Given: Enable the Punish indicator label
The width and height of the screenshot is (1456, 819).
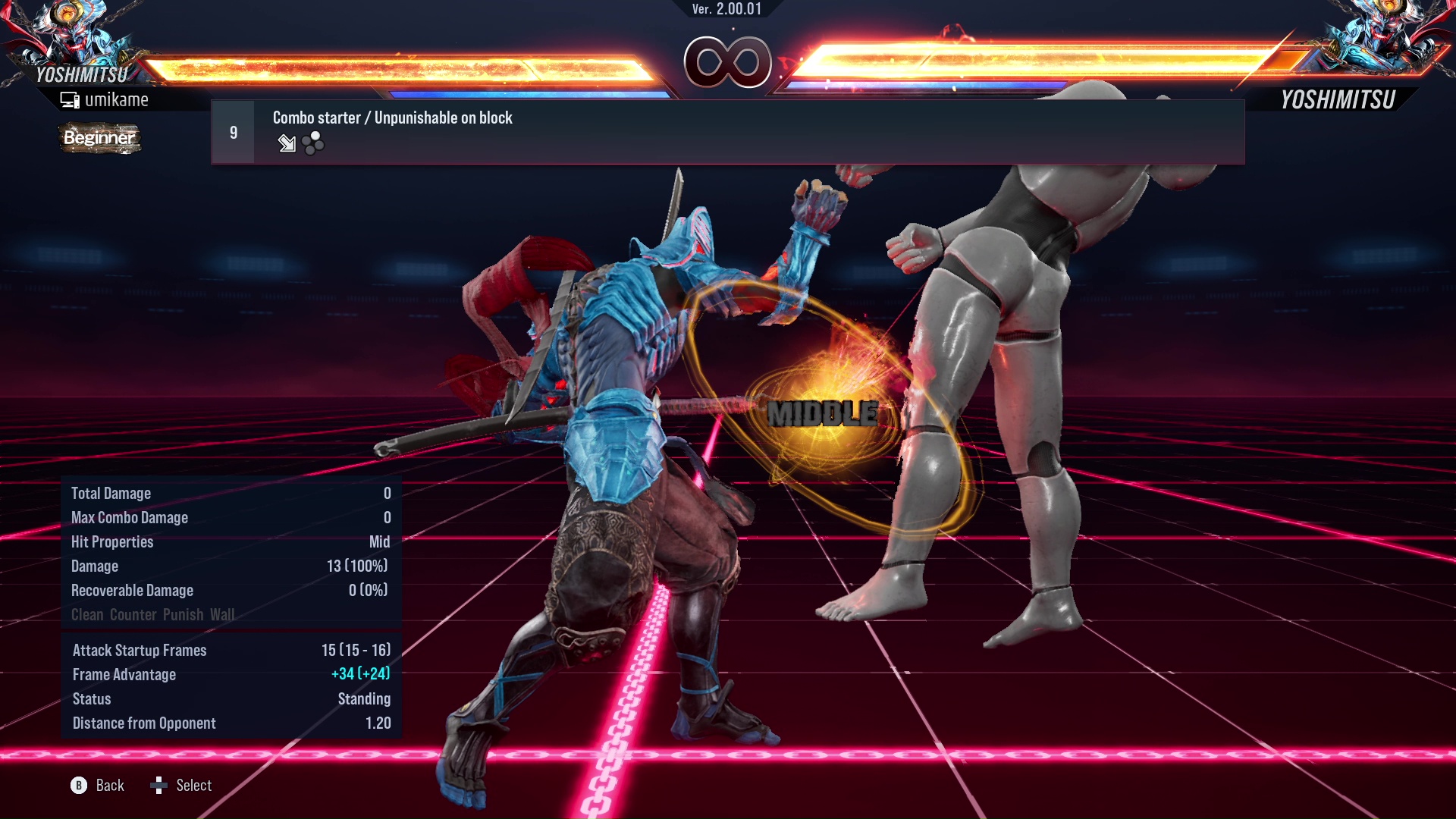Looking at the screenshot, I should coord(186,615).
